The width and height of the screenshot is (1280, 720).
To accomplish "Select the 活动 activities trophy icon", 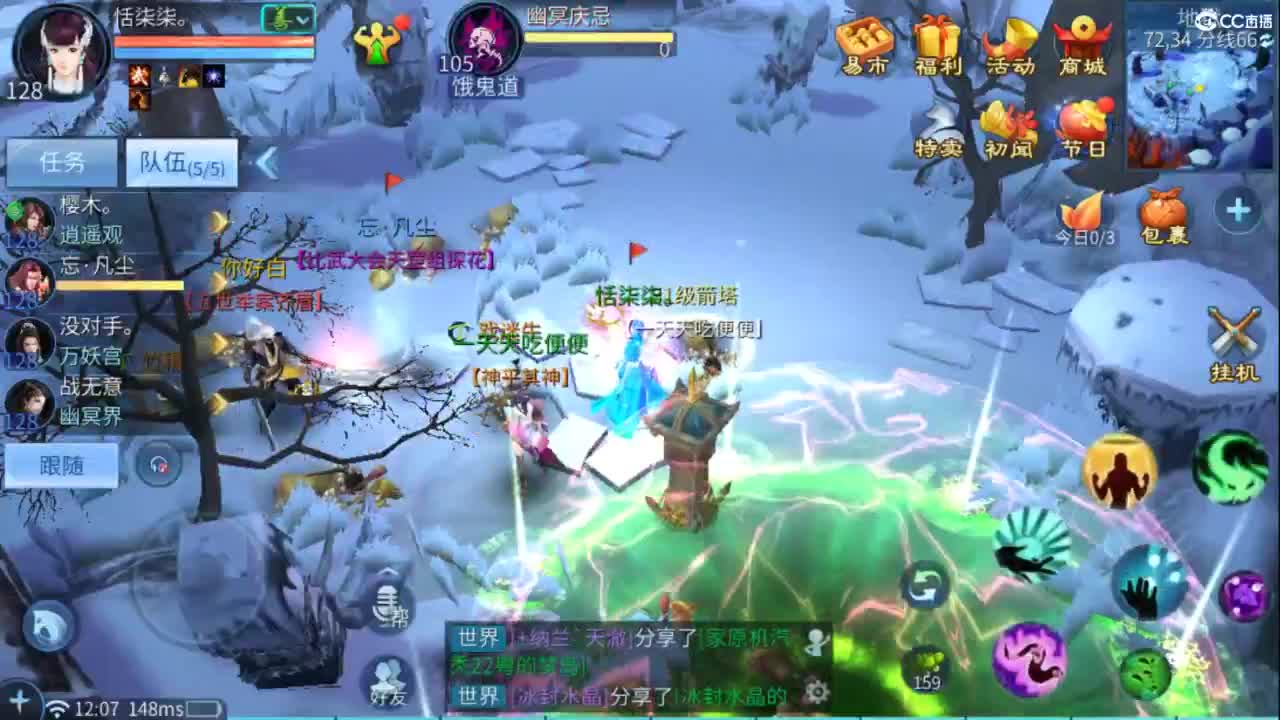I will click(x=1008, y=42).
